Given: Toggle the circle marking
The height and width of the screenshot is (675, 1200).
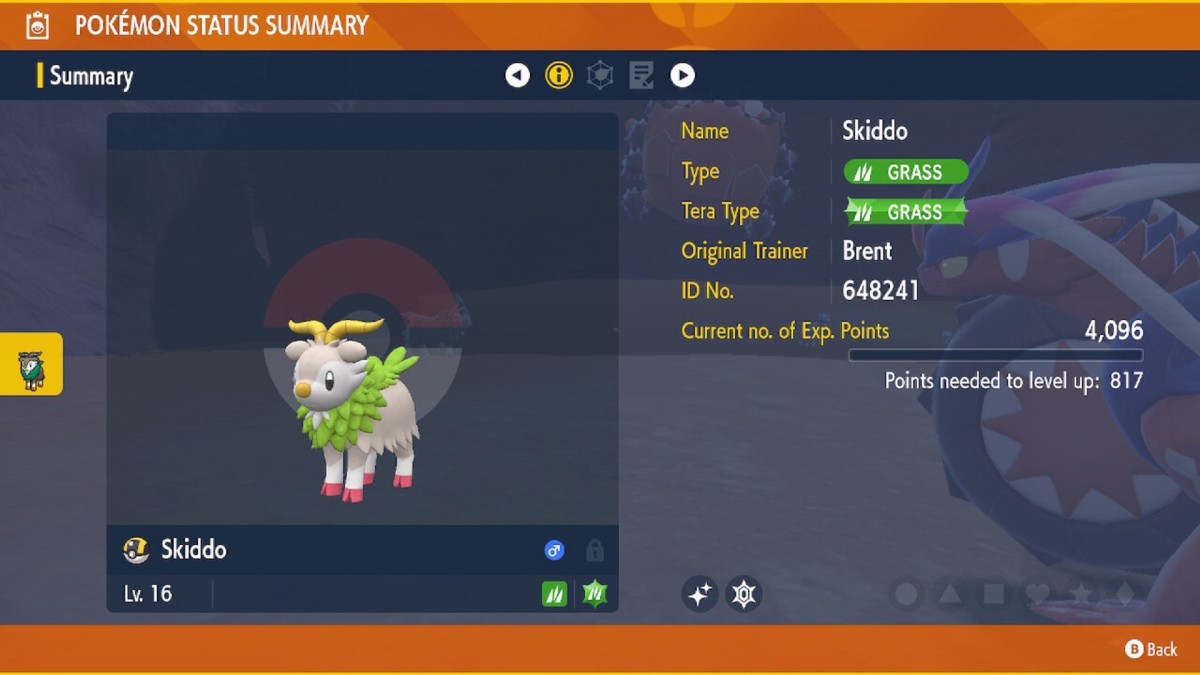Looking at the screenshot, I should tap(906, 595).
